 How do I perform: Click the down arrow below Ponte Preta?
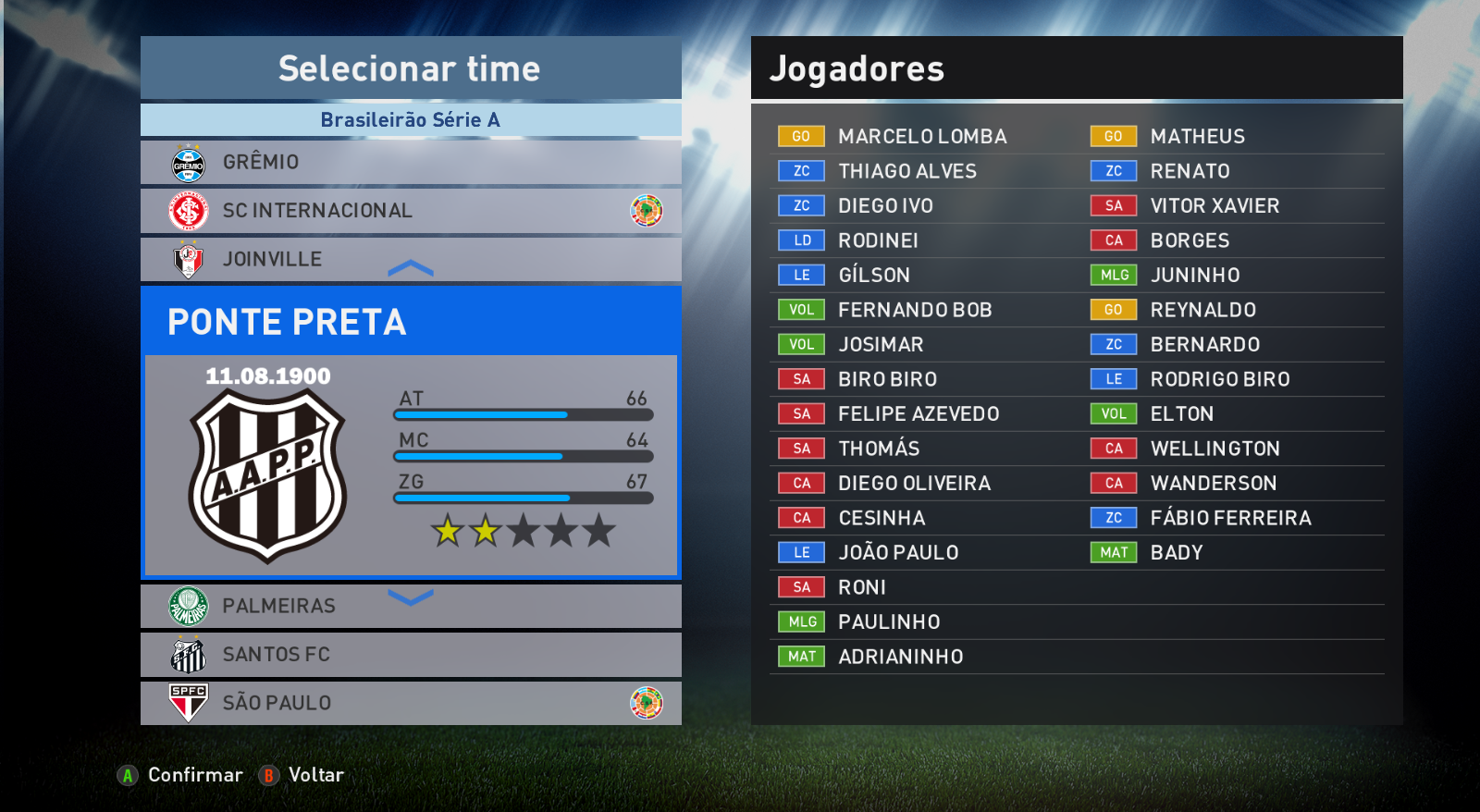click(411, 597)
